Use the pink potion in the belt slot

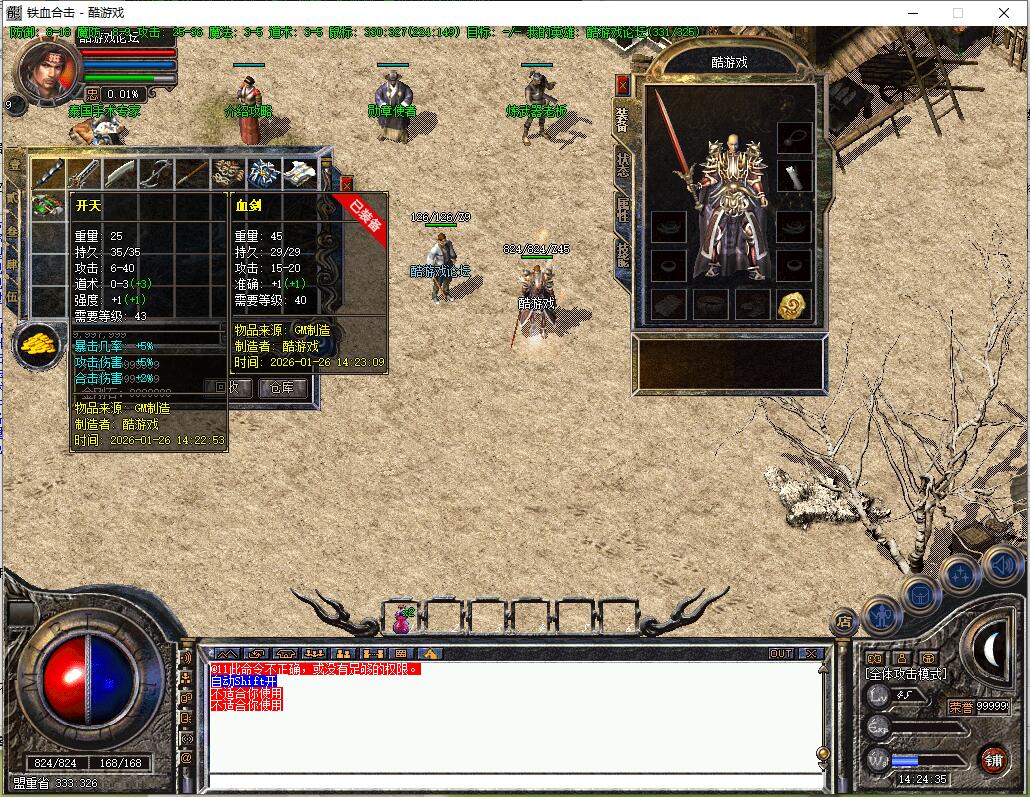coord(402,621)
